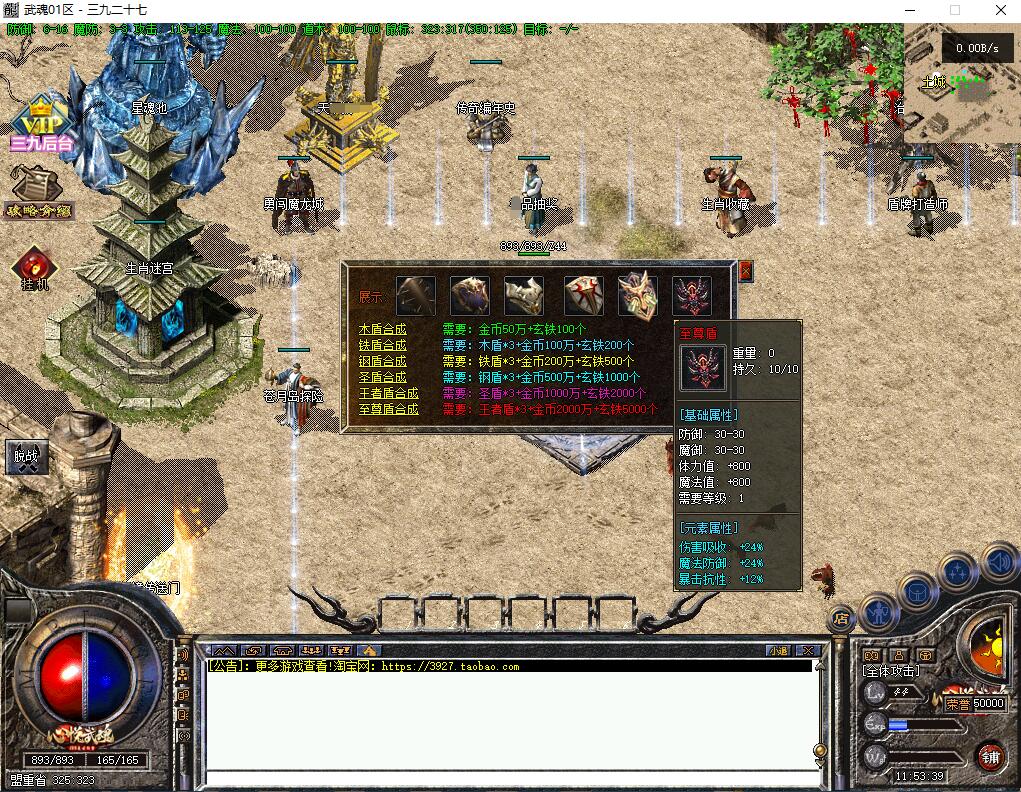Close the shield crafting dialog
The height and width of the screenshot is (792, 1021).
(x=745, y=270)
